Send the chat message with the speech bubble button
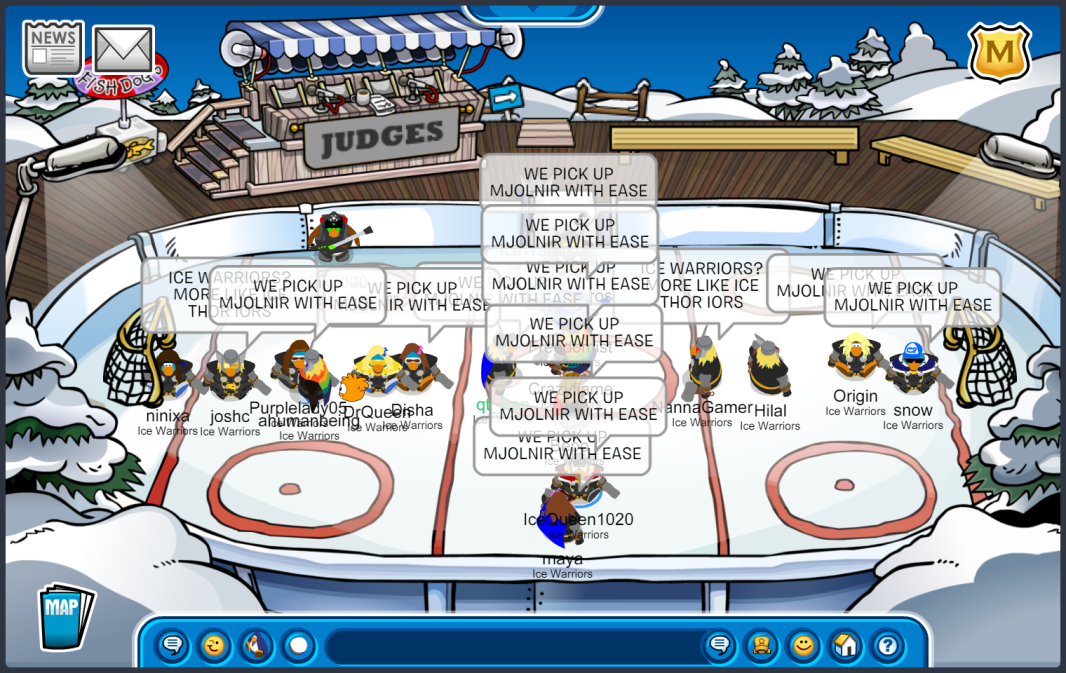Image resolution: width=1066 pixels, height=673 pixels. 719,646
